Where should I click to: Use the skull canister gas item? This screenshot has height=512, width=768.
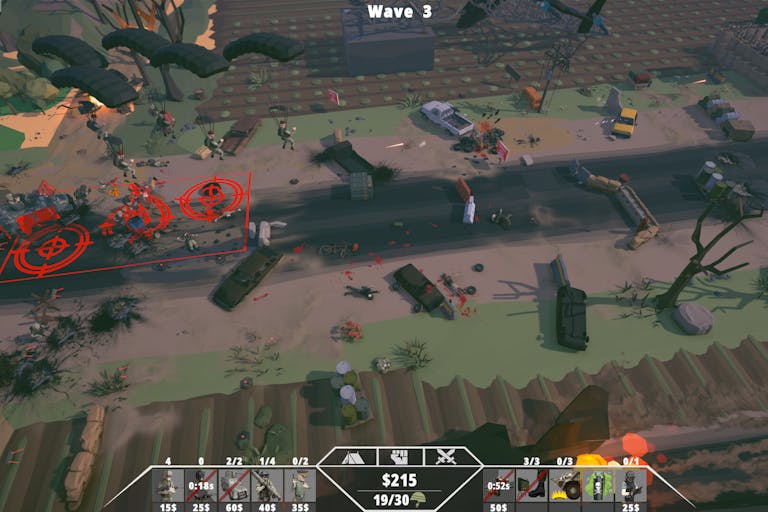coord(598,485)
